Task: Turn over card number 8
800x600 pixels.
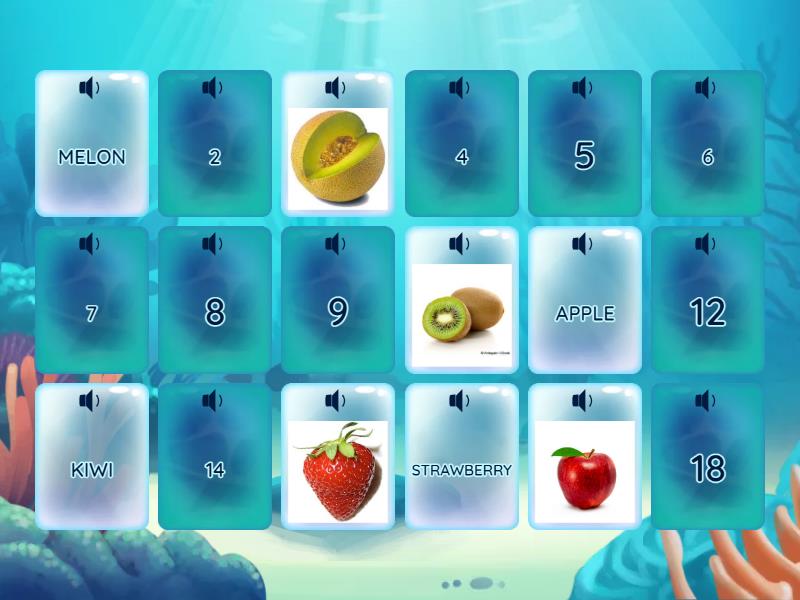Action: 215,313
